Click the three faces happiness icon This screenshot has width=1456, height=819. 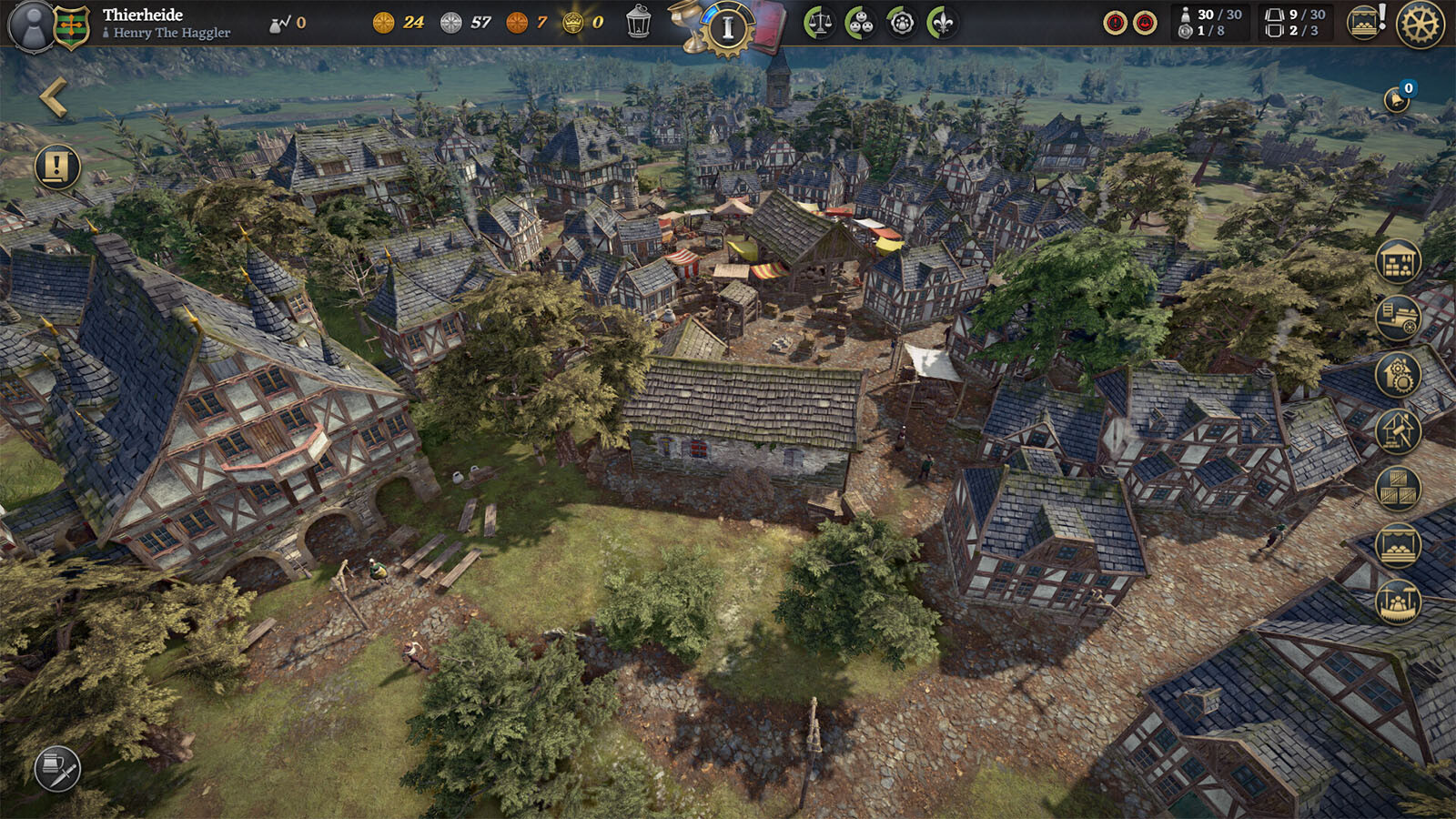pyautogui.click(x=860, y=23)
